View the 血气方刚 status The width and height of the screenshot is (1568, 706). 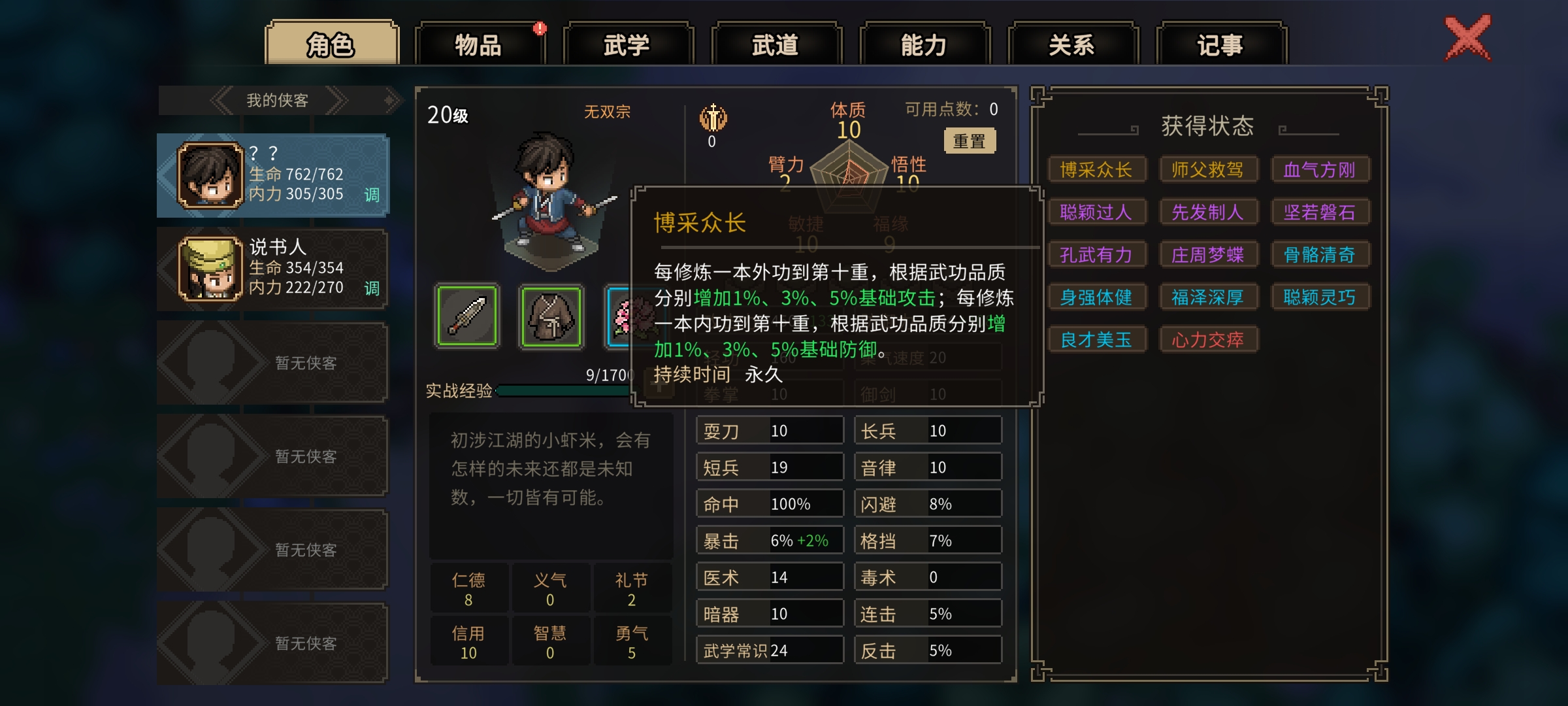point(1319,170)
